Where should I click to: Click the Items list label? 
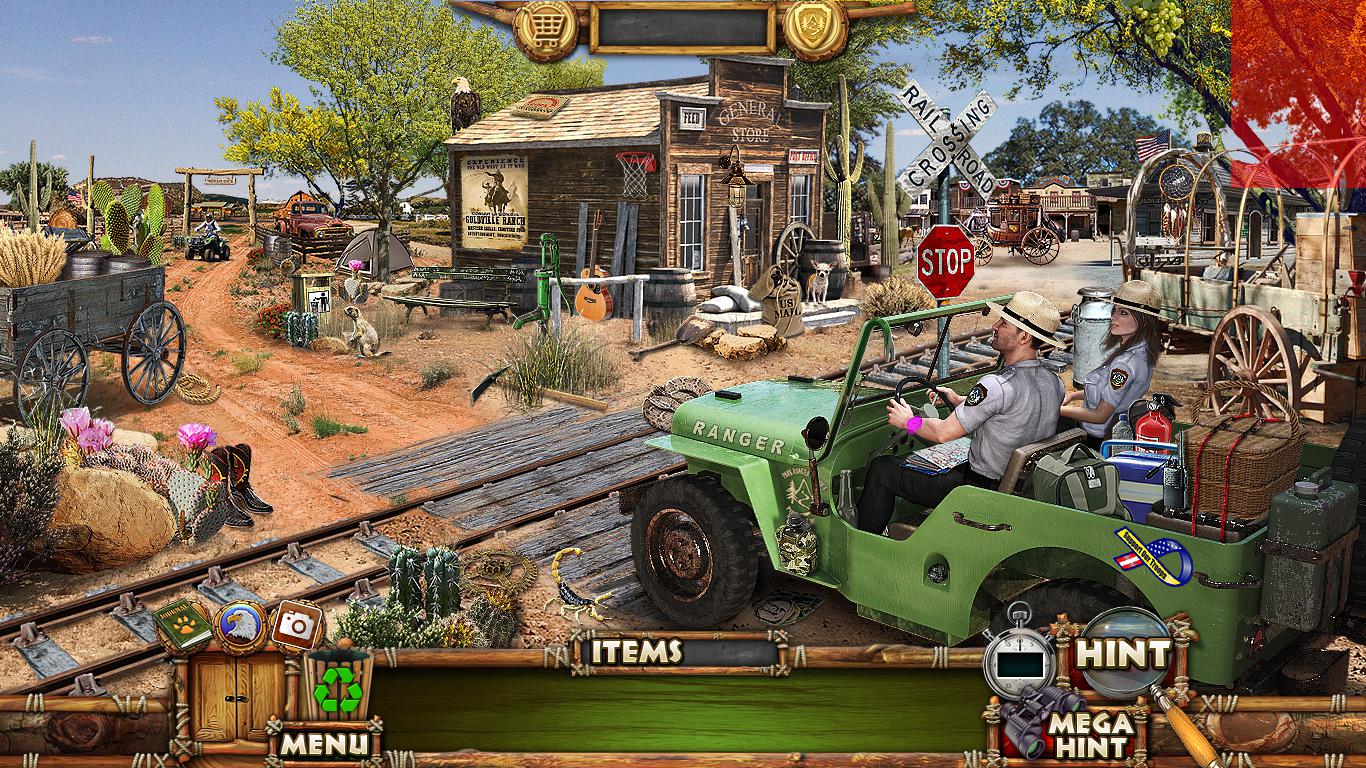tap(636, 652)
